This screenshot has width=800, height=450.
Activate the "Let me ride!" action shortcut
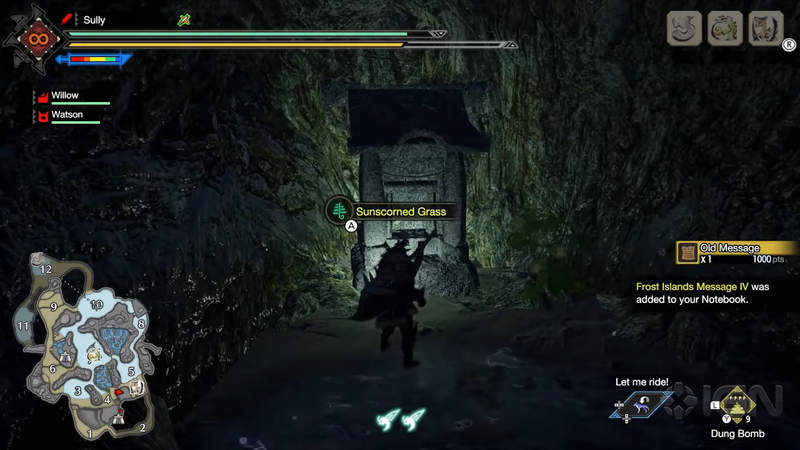click(x=640, y=403)
